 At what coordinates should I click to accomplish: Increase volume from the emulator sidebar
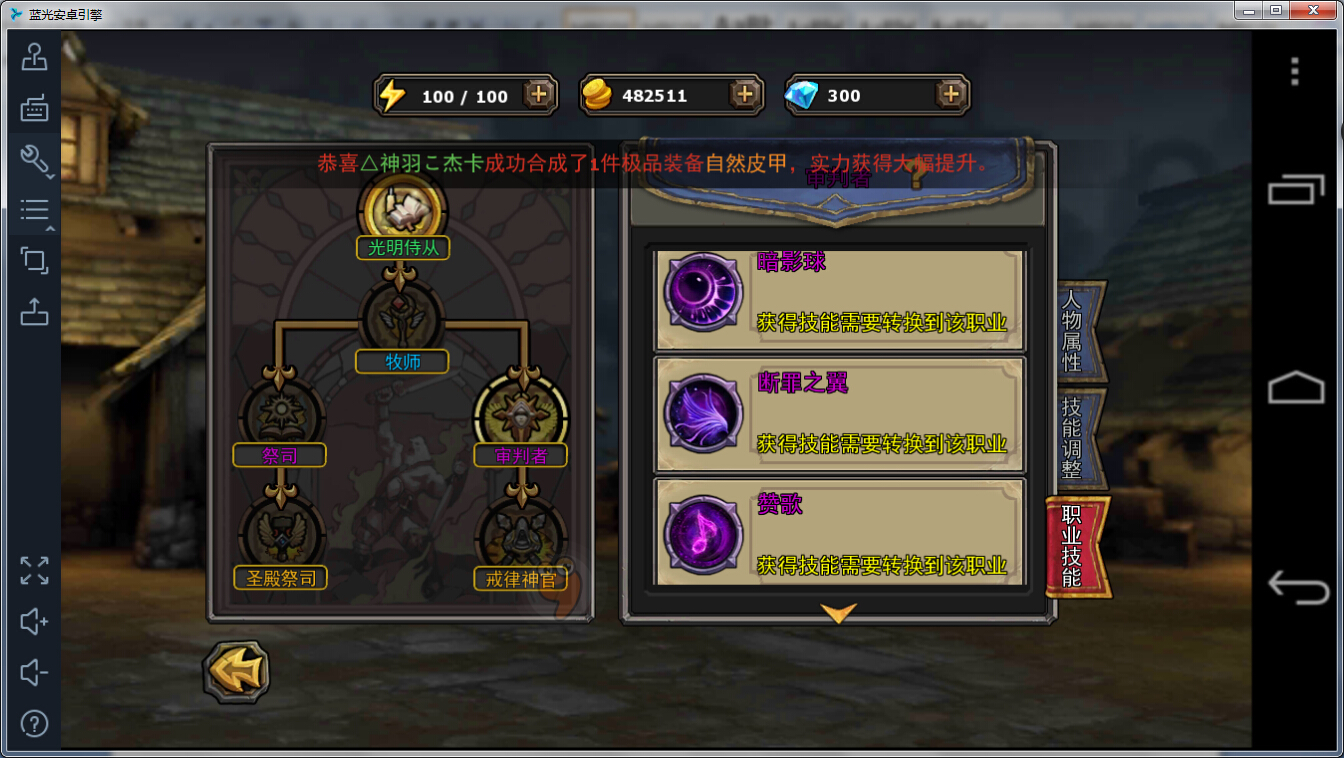point(34,622)
